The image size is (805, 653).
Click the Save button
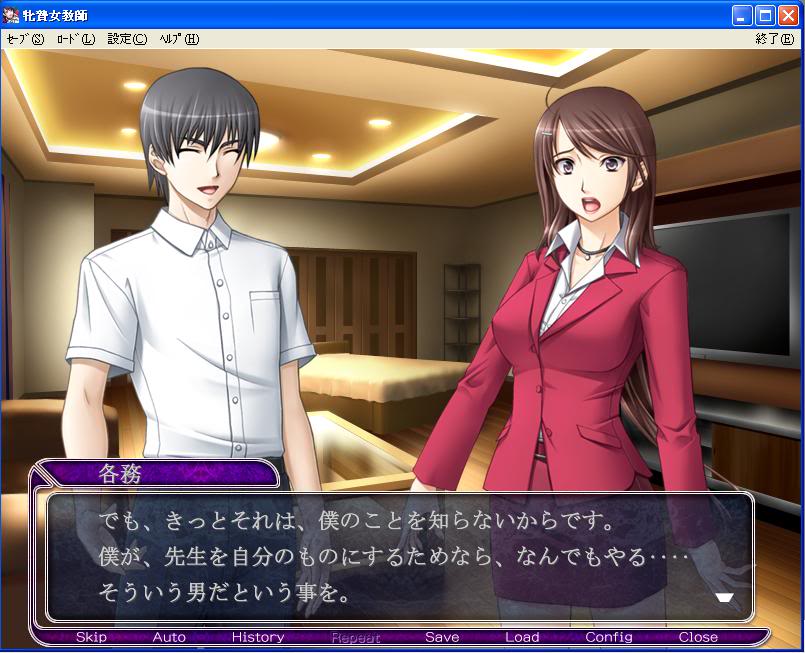(x=442, y=637)
